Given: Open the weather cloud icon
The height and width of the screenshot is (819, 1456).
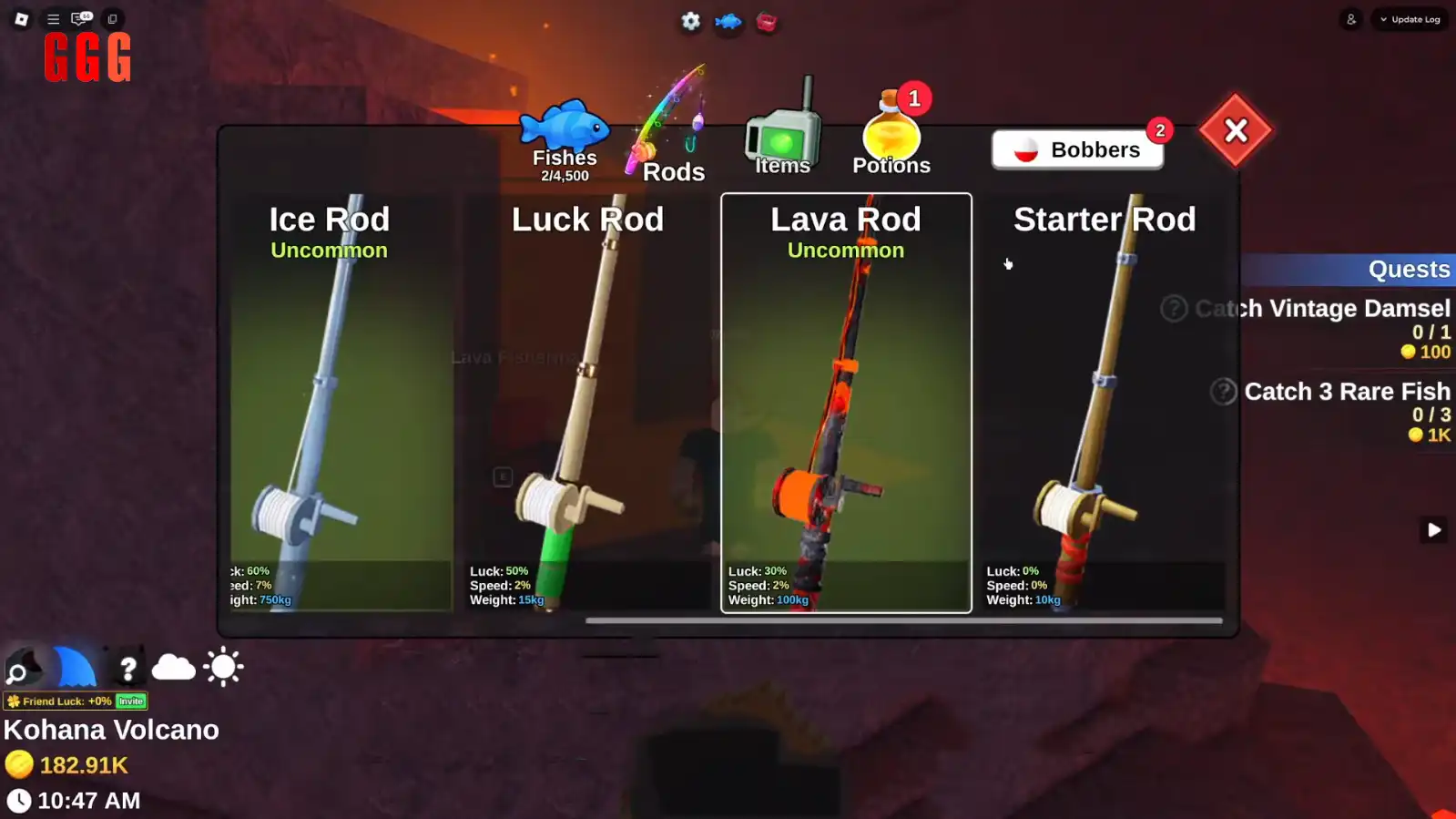Looking at the screenshot, I should [x=174, y=668].
